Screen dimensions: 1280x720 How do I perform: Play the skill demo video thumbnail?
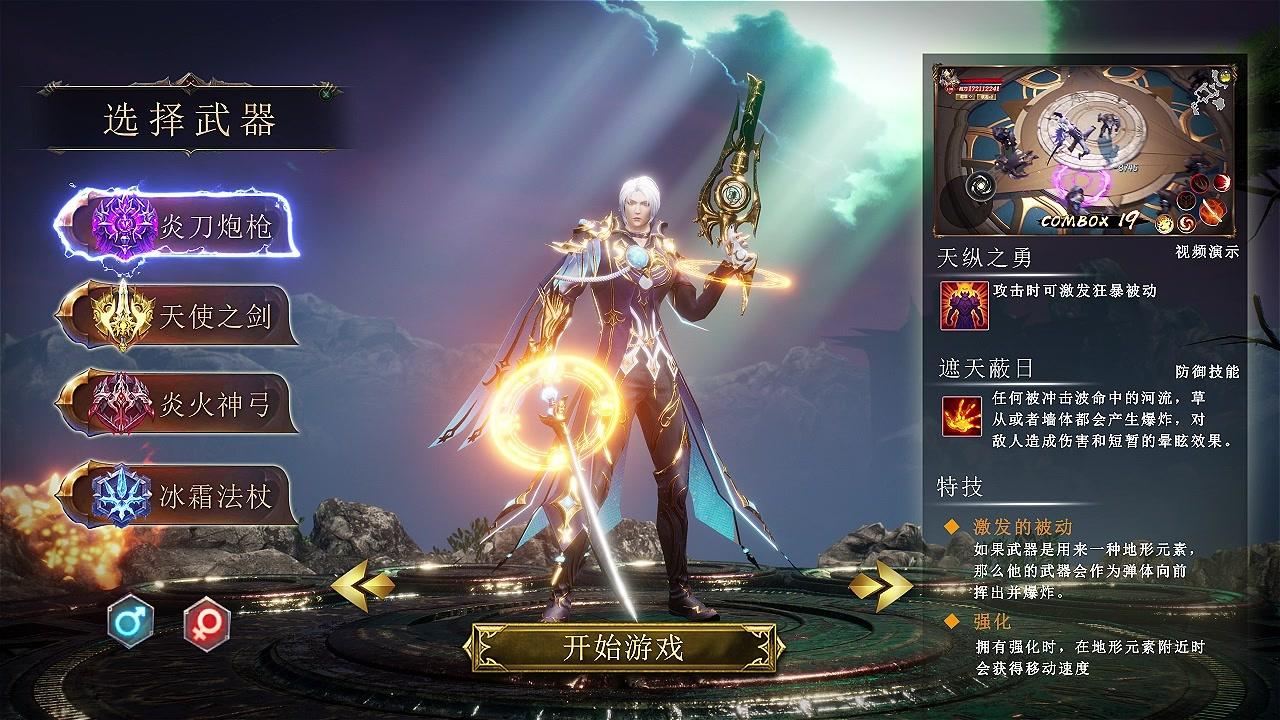tap(1085, 150)
